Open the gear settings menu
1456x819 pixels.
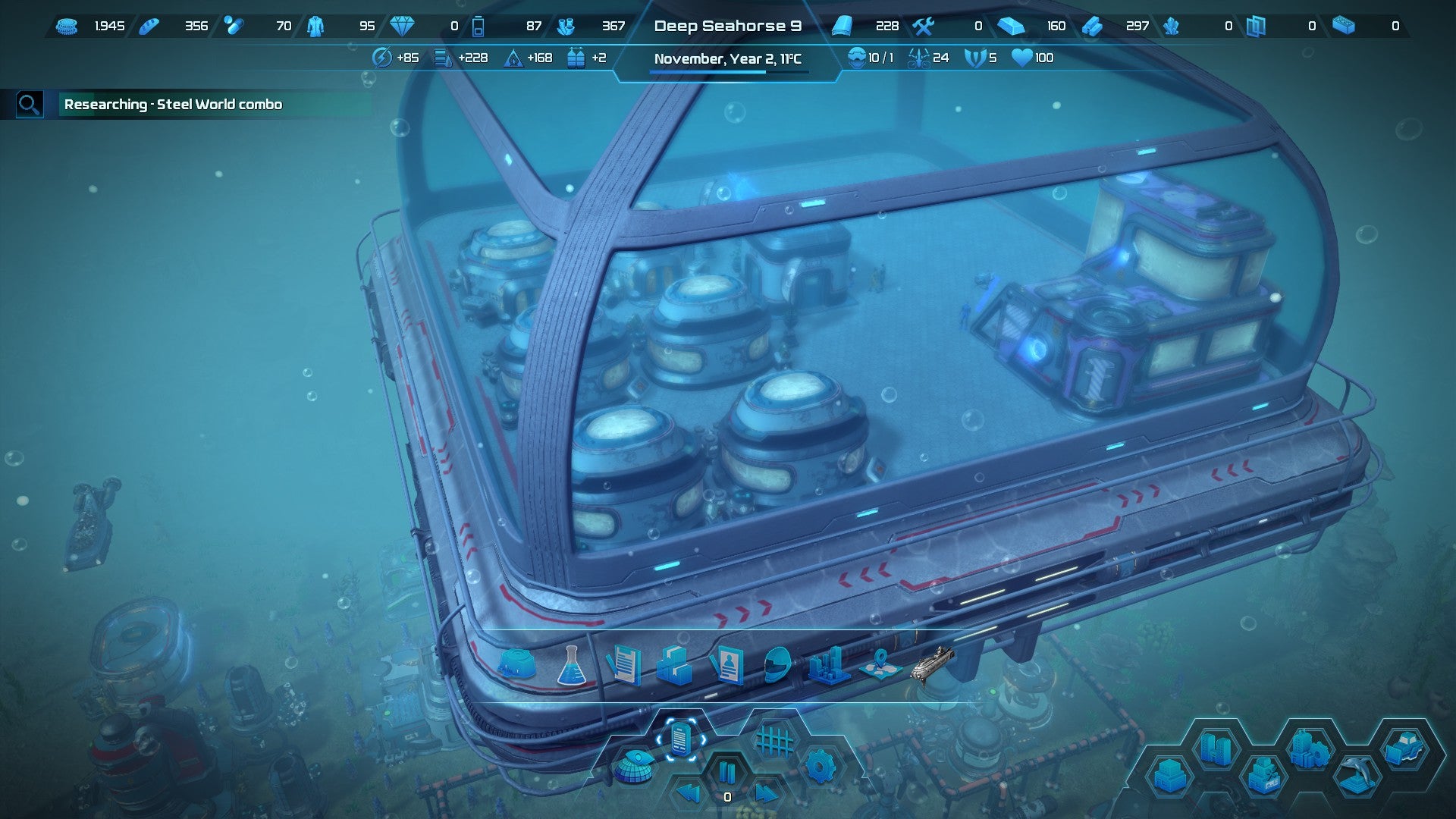click(820, 767)
